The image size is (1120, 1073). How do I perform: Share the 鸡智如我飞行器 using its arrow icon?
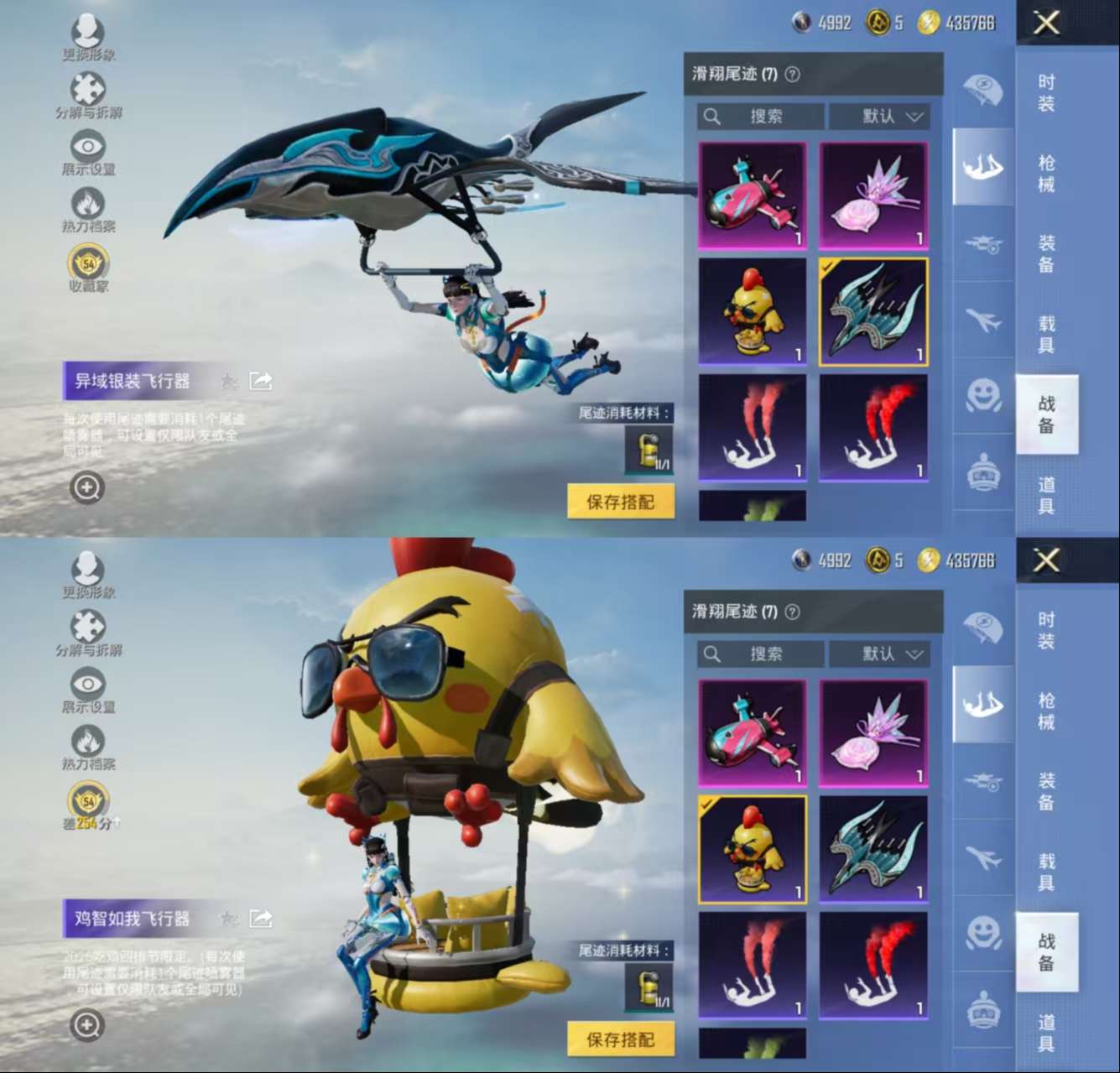click(x=261, y=919)
